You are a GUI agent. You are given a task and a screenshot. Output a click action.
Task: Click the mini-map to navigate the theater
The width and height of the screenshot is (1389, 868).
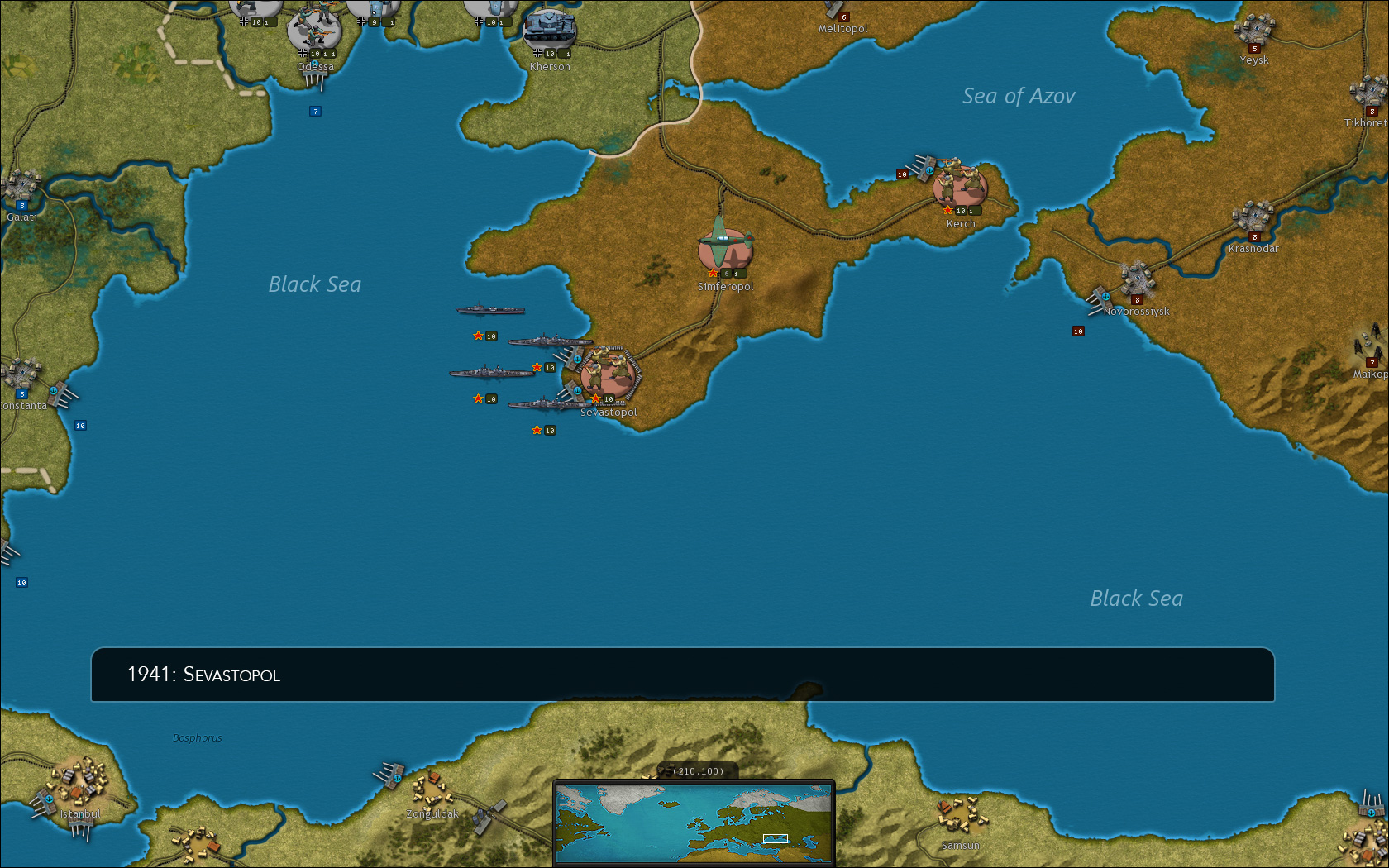coord(693,823)
